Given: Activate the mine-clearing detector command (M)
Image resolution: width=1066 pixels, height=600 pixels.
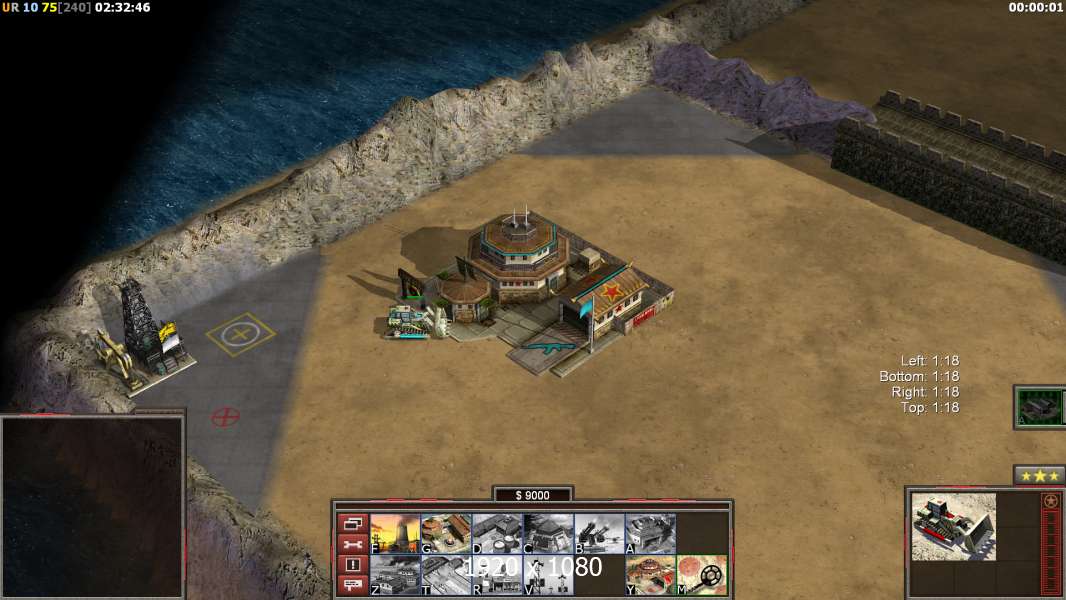Looking at the screenshot, I should coord(702,575).
